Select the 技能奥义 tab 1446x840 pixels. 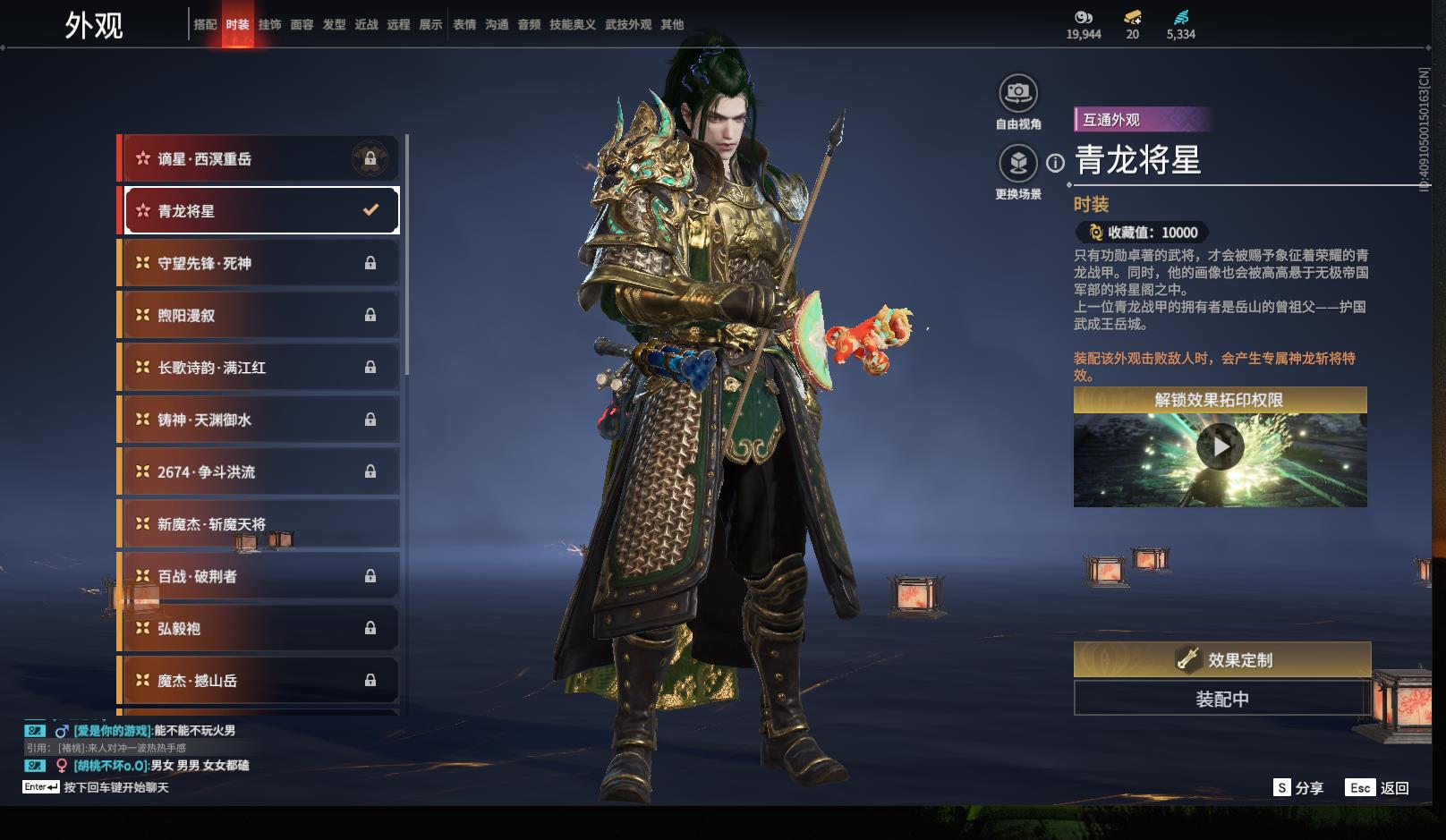(572, 25)
